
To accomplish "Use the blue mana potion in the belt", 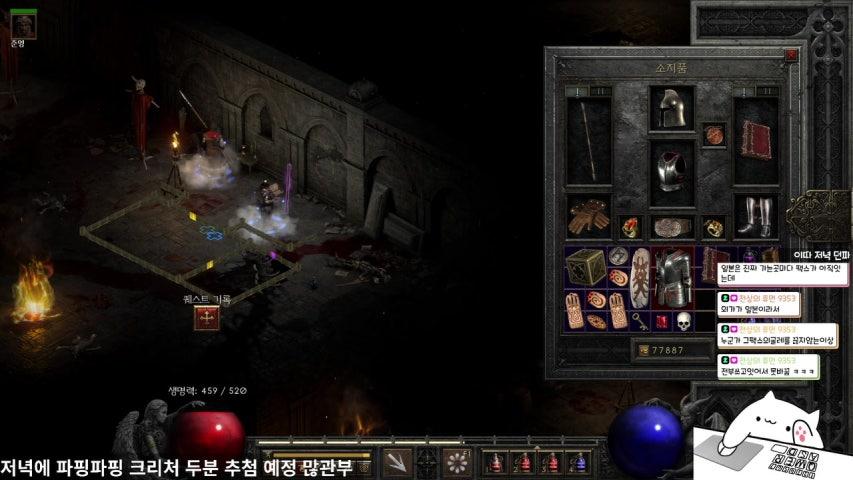I will (x=579, y=463).
